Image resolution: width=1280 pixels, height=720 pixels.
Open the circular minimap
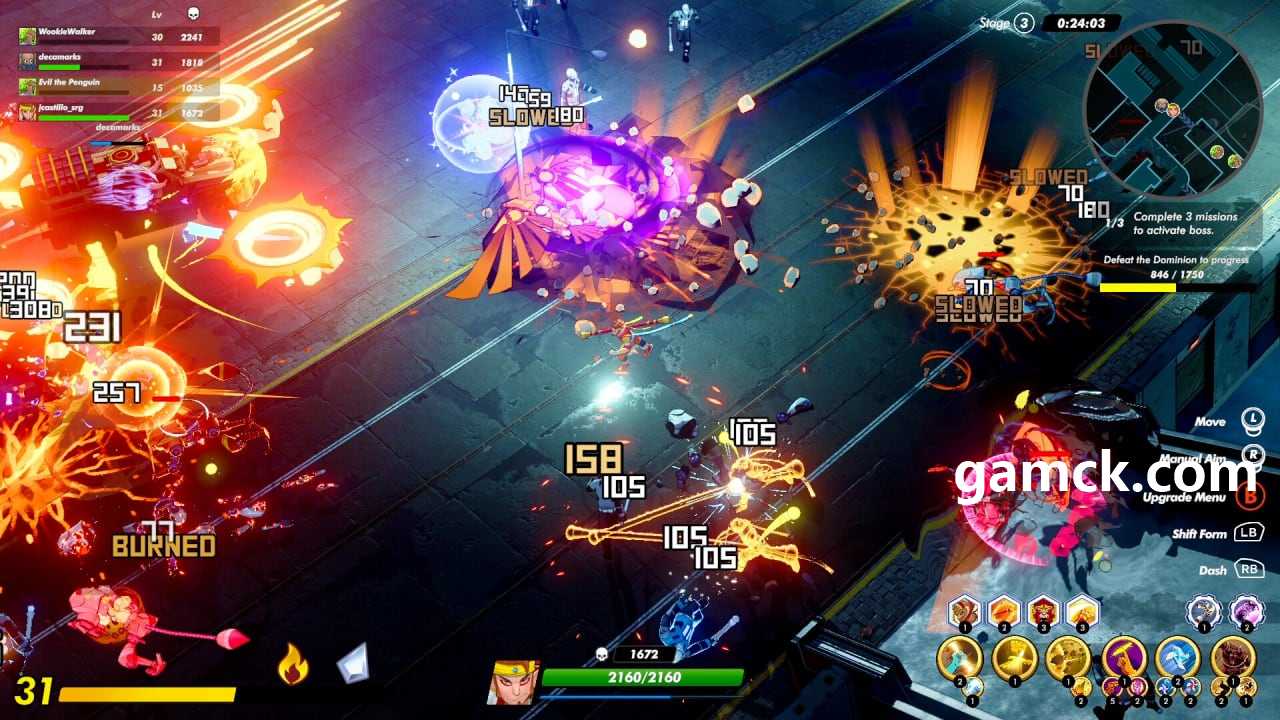1172,110
